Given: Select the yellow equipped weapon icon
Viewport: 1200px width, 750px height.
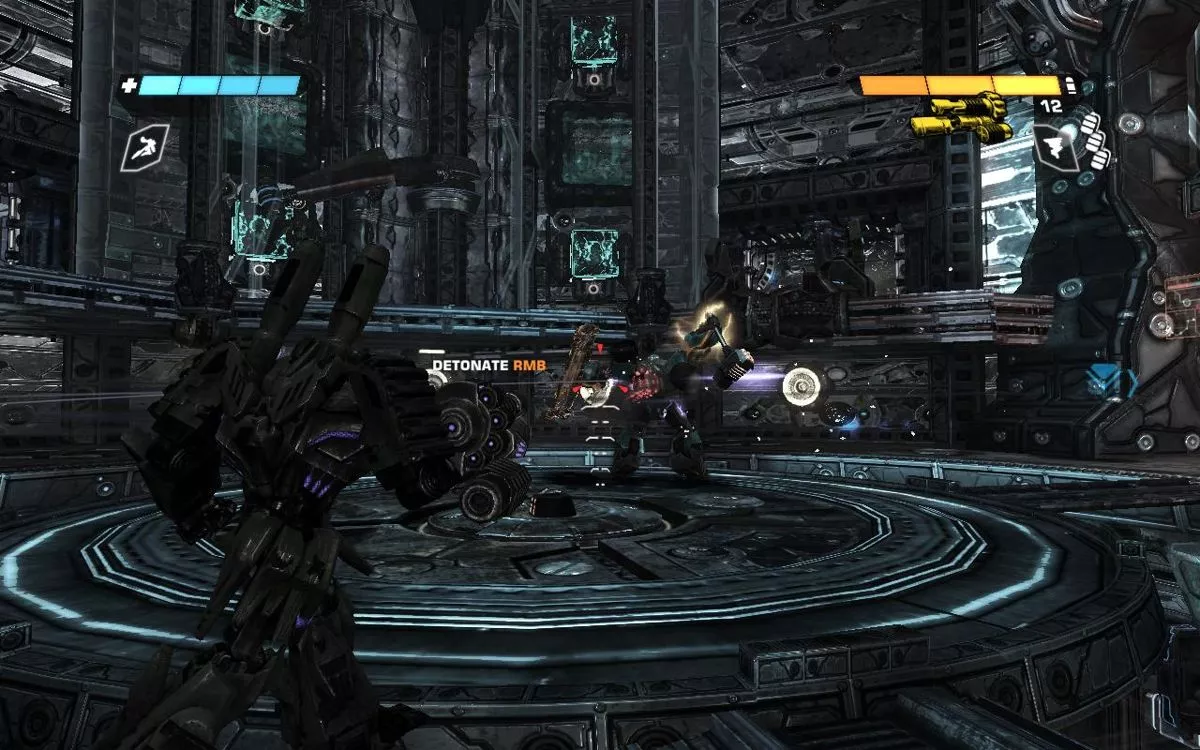Looking at the screenshot, I should click(960, 115).
